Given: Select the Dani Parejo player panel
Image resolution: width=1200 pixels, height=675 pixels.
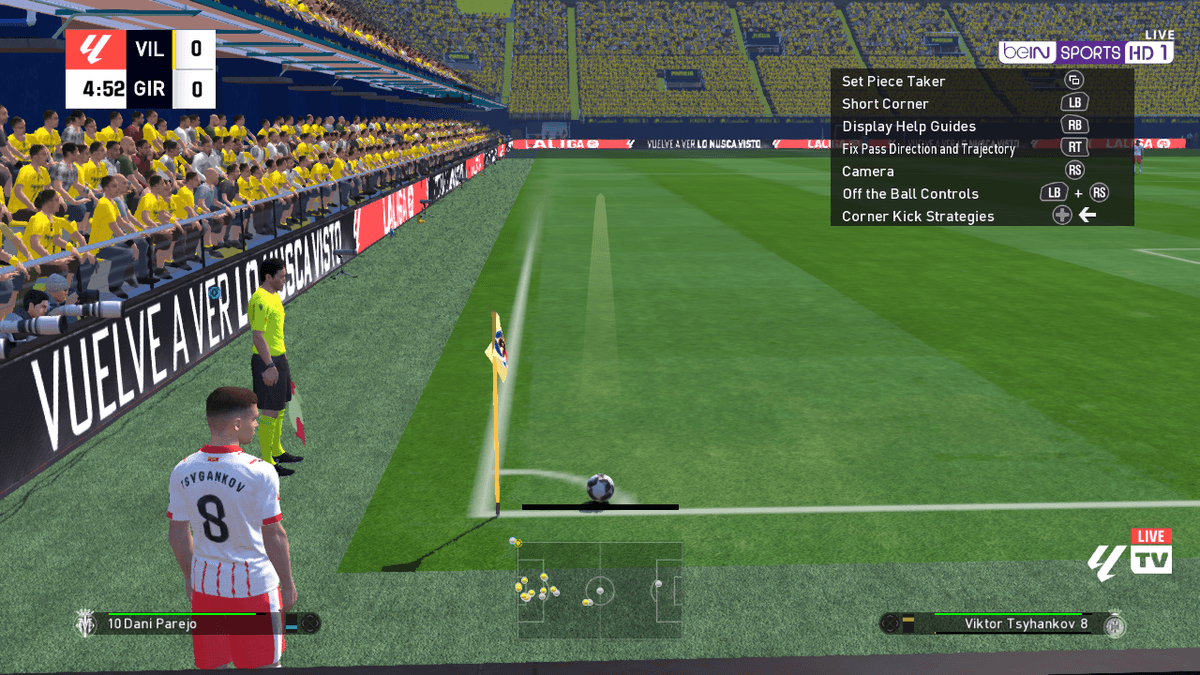Looking at the screenshot, I should click(190, 624).
